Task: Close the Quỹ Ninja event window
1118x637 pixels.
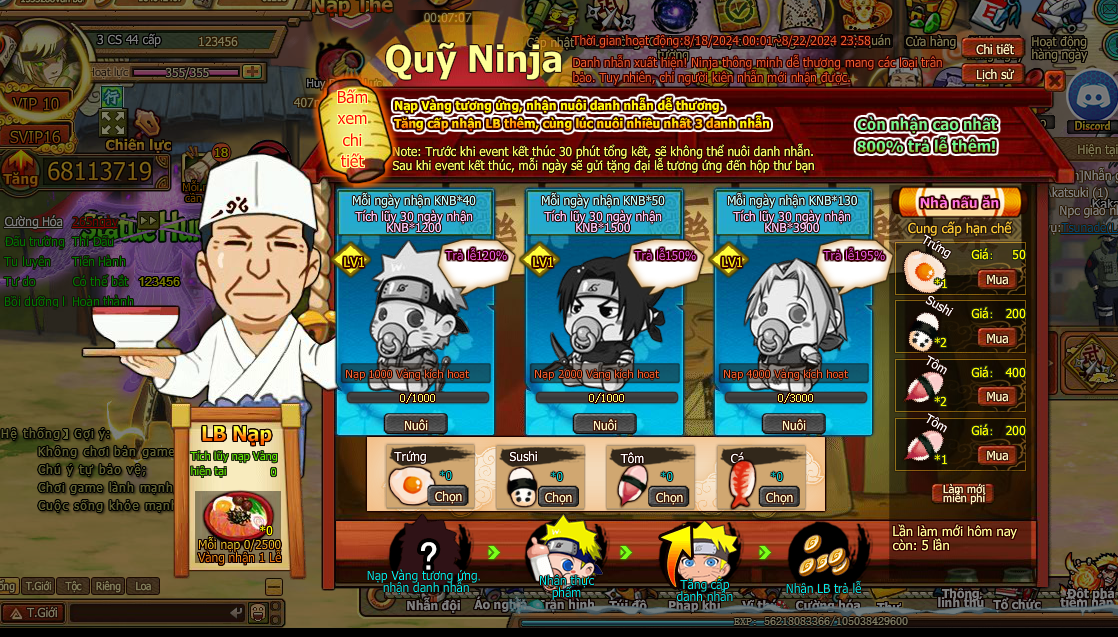Action: pos(1053,82)
